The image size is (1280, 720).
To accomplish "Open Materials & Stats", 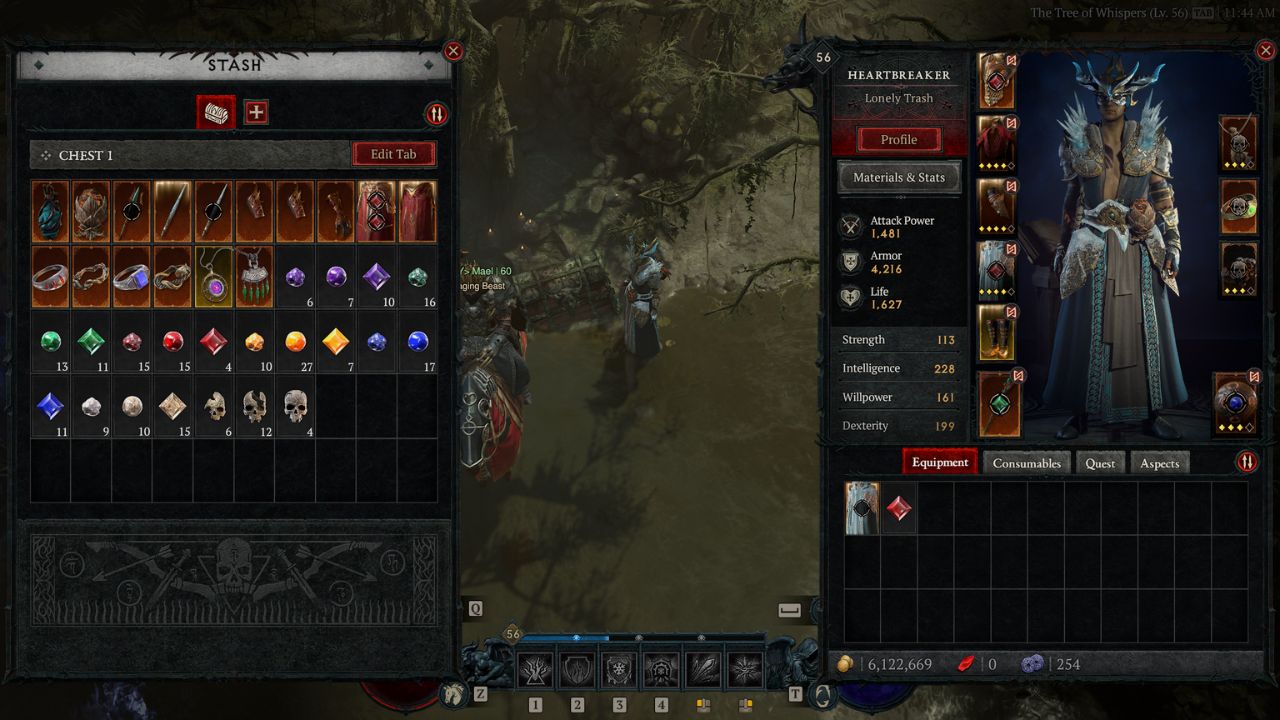I will 898,177.
